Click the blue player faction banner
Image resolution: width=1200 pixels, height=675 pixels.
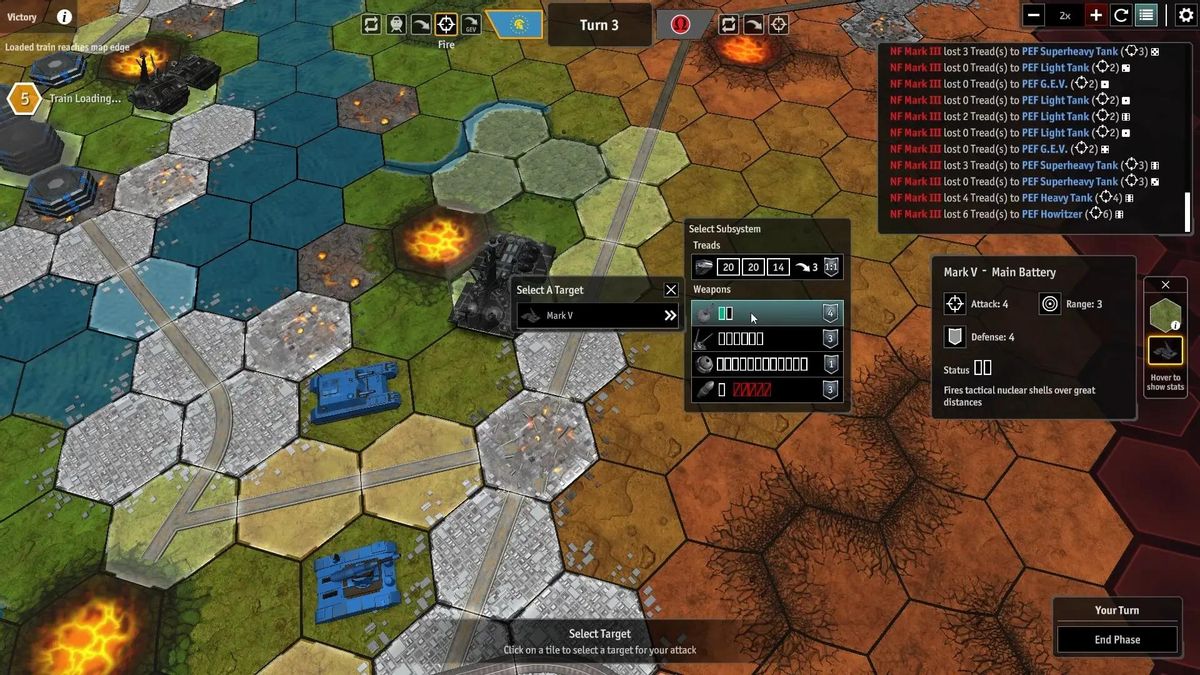[515, 24]
